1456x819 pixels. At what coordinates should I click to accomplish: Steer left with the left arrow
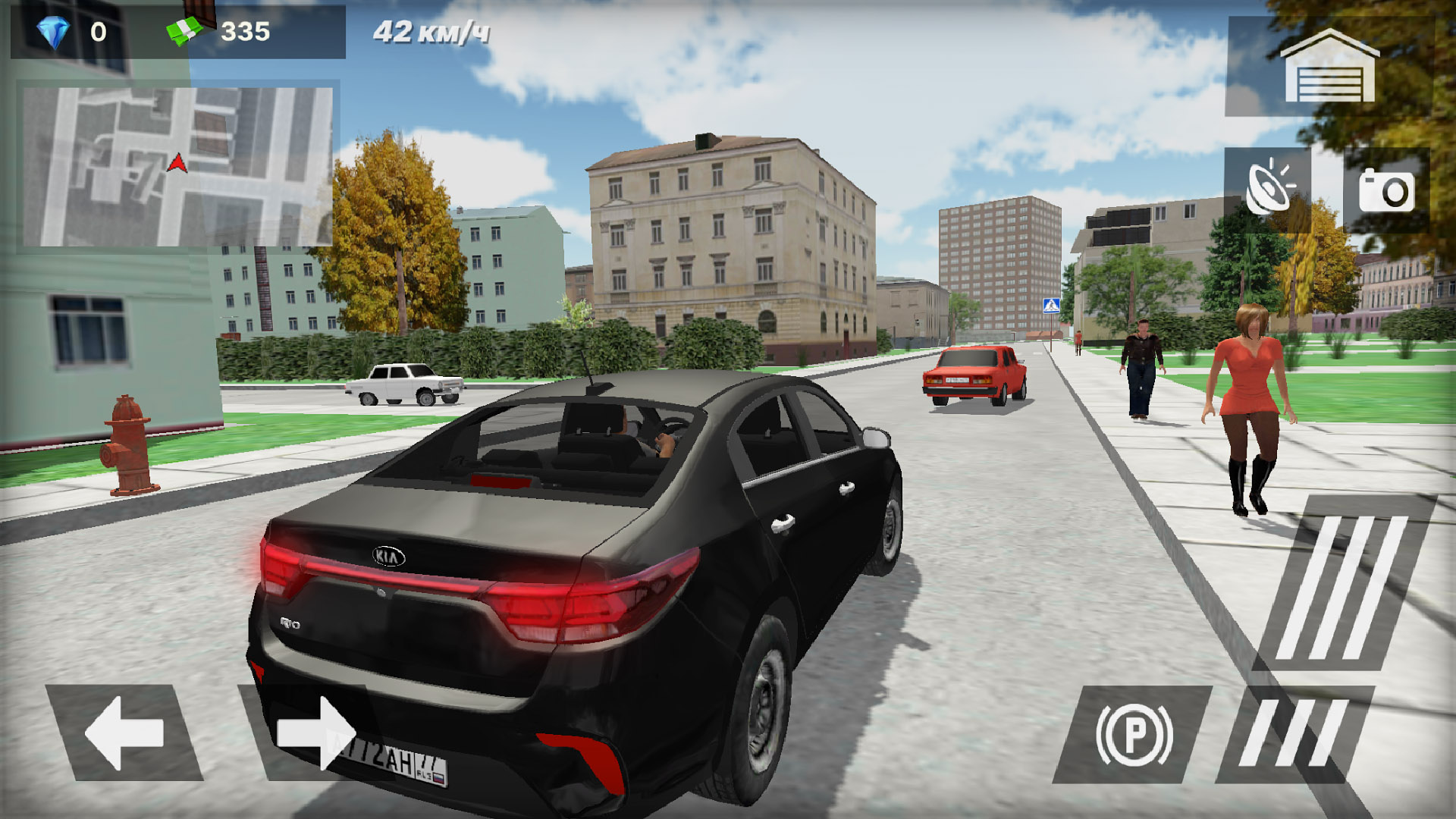pyautogui.click(x=124, y=733)
